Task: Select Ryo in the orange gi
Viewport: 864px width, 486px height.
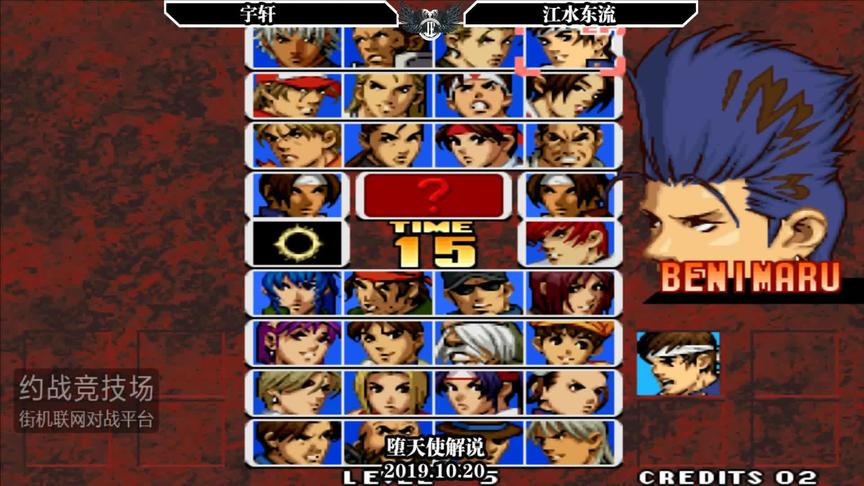Action: point(297,145)
